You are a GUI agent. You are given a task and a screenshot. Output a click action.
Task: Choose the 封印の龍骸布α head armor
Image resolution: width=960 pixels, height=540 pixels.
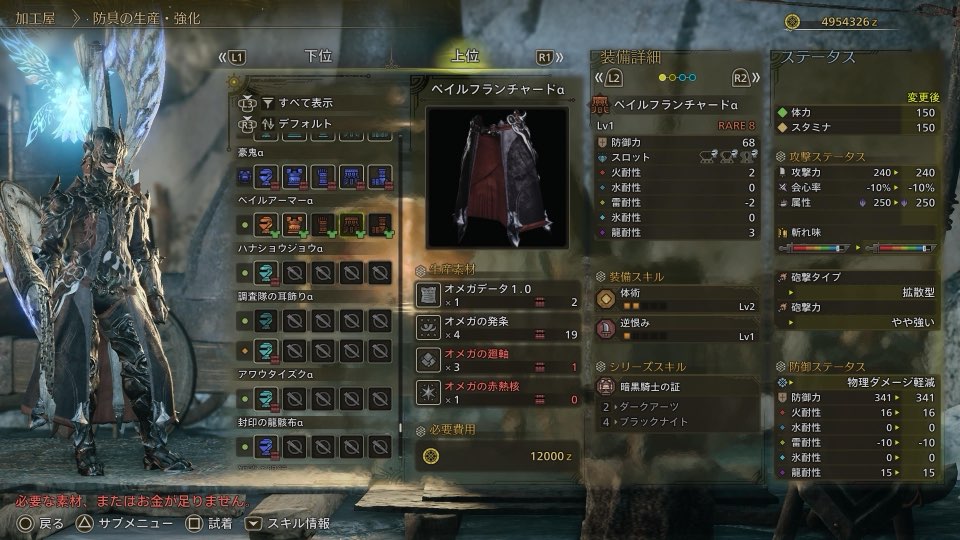tap(265, 445)
